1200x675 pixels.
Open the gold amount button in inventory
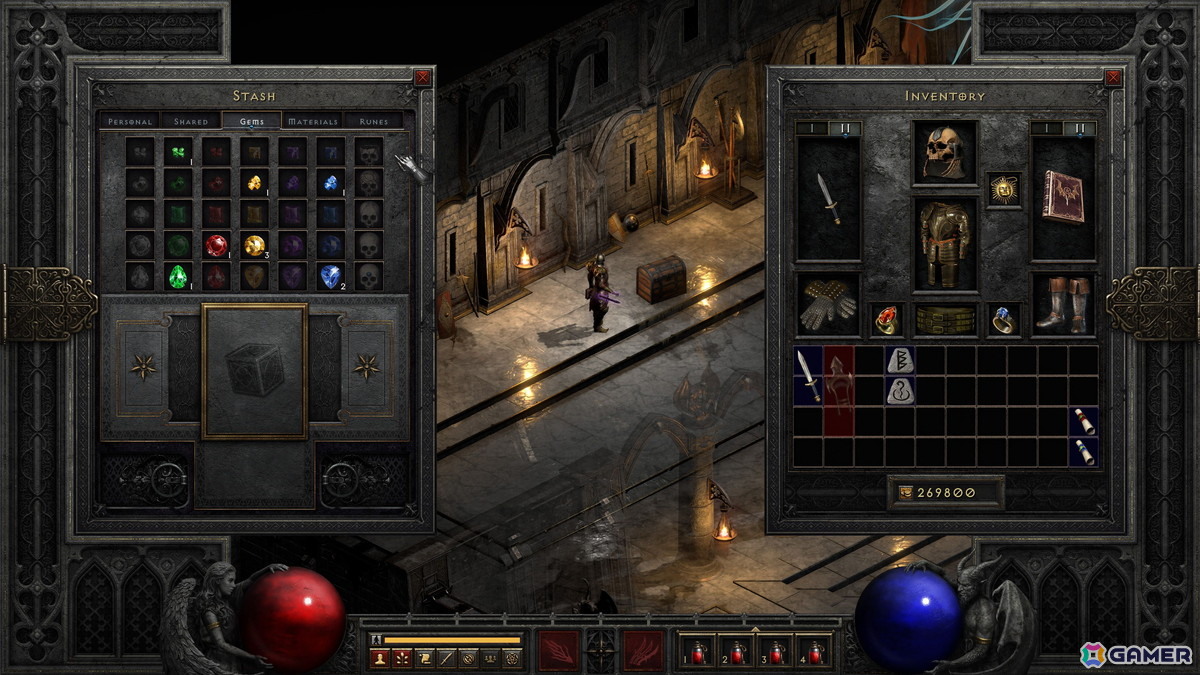point(945,492)
